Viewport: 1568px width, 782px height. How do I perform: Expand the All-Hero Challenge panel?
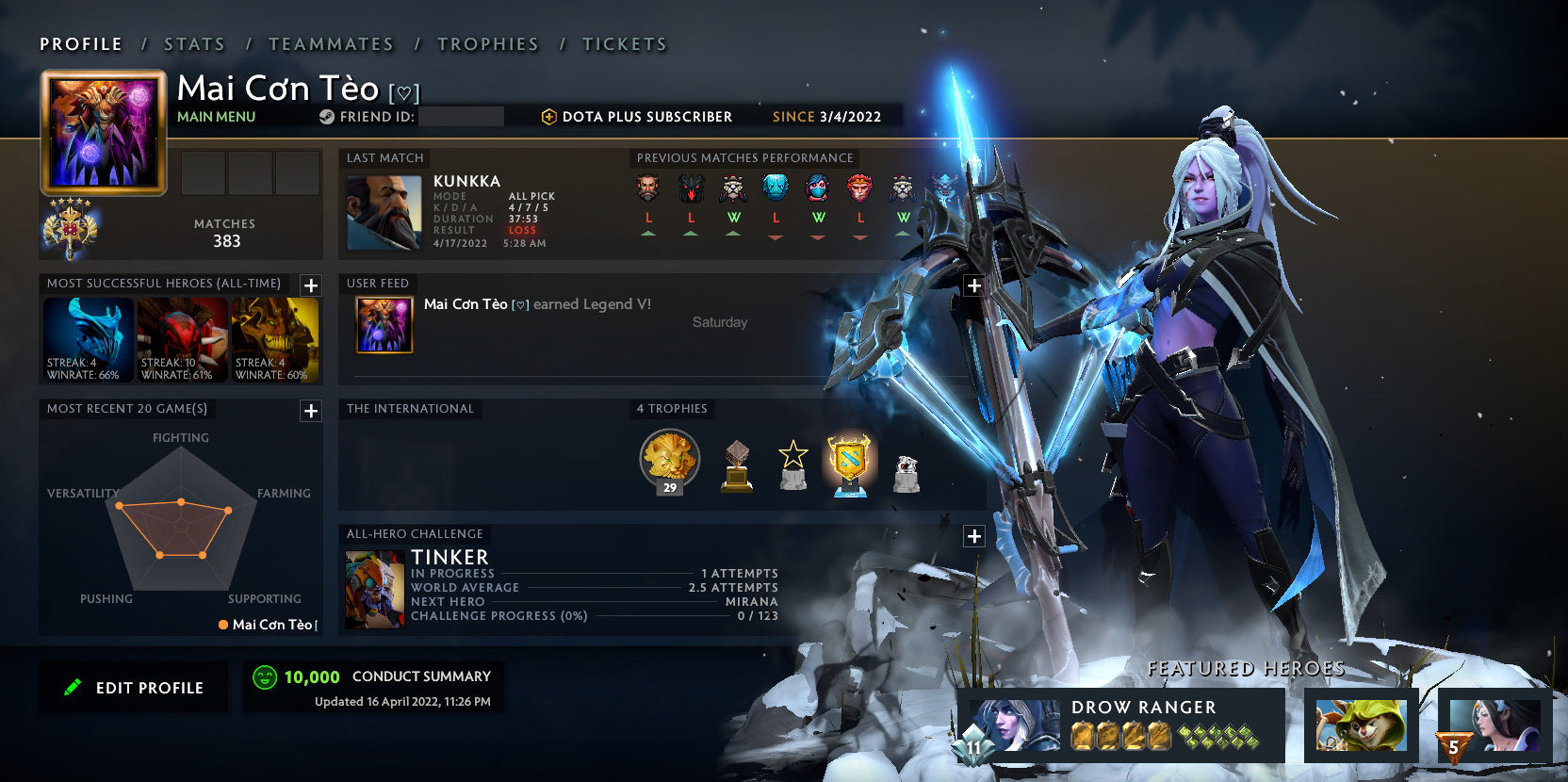coord(972,535)
